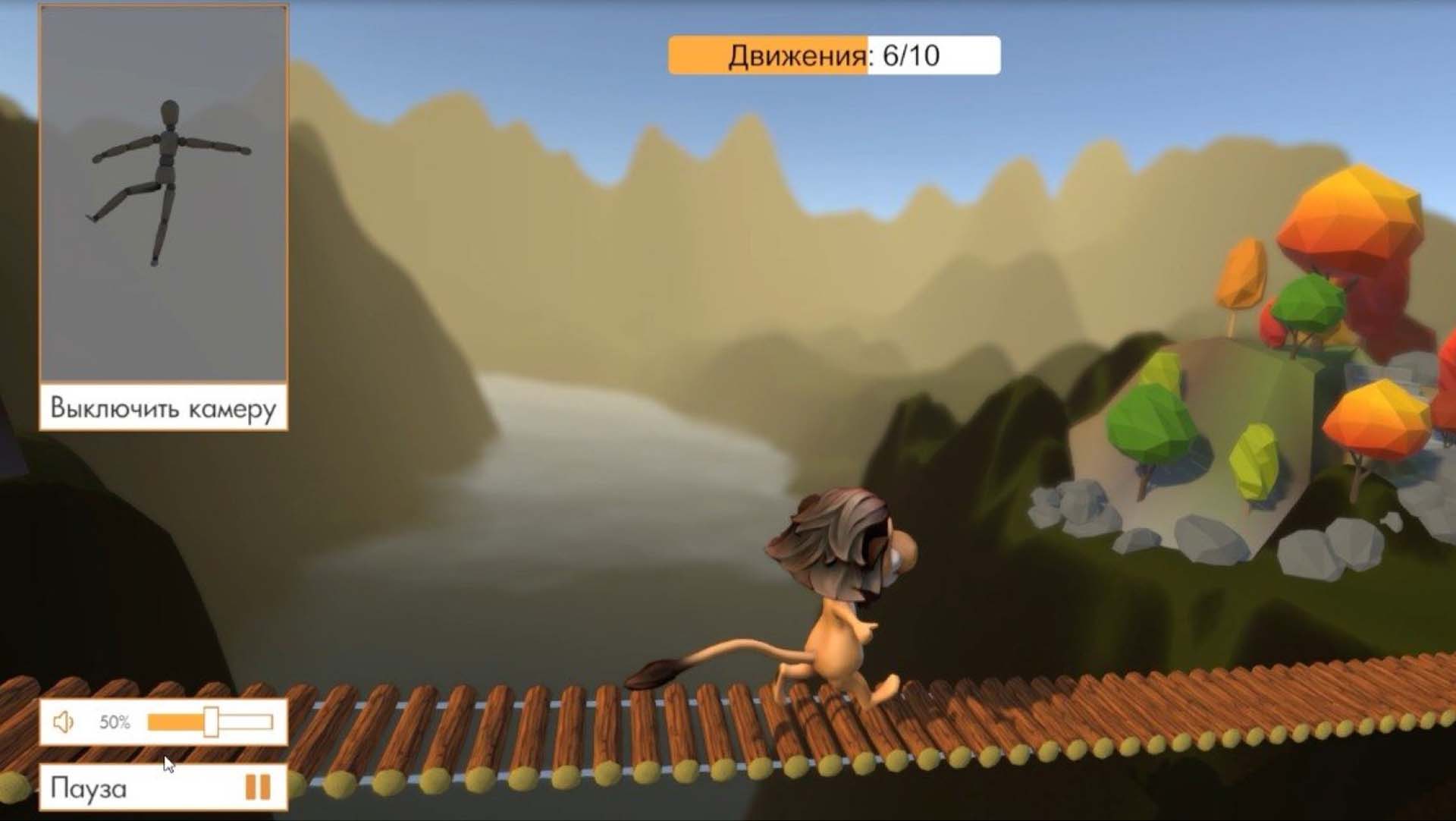The height and width of the screenshot is (821, 1456).
Task: Turn off camera with "Выключить камеру" button
Action: click(163, 408)
